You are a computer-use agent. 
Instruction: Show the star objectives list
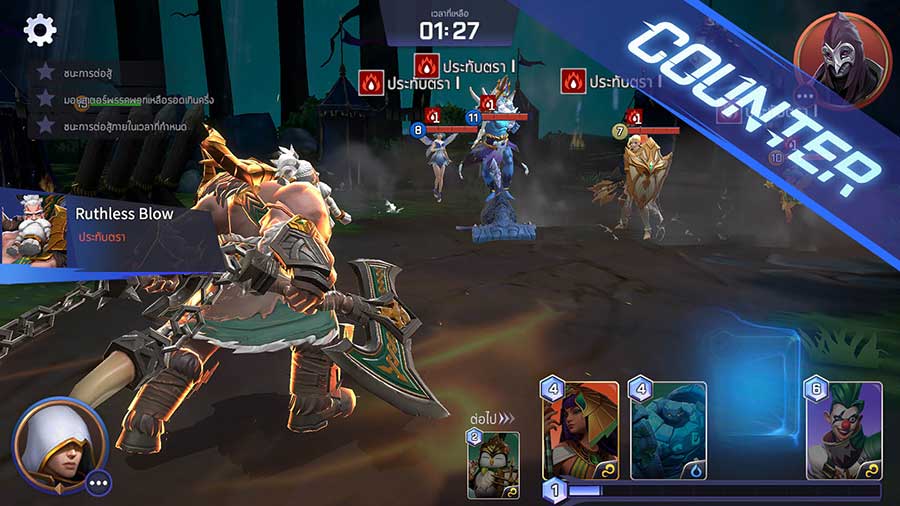click(100, 99)
